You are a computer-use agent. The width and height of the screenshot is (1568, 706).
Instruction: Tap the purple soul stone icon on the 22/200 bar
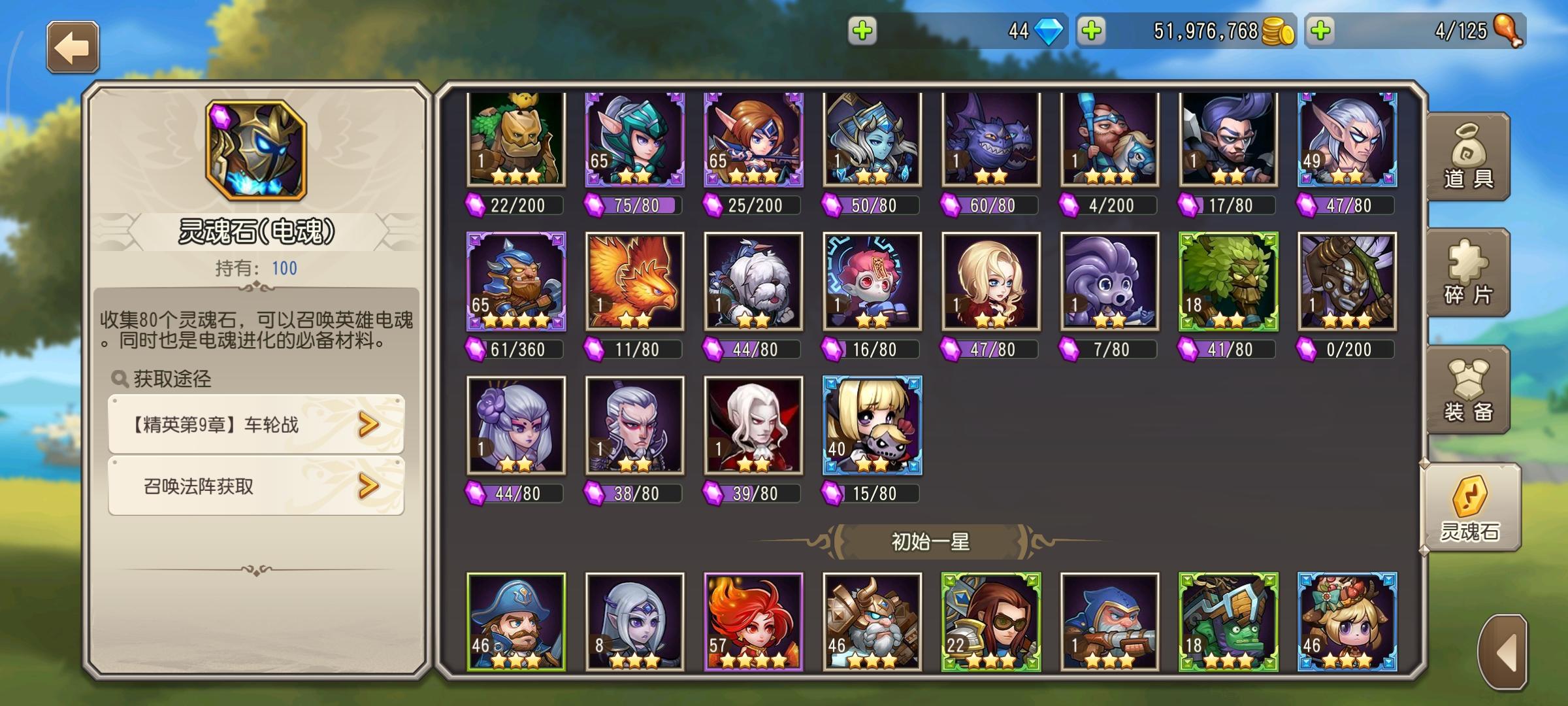point(476,204)
